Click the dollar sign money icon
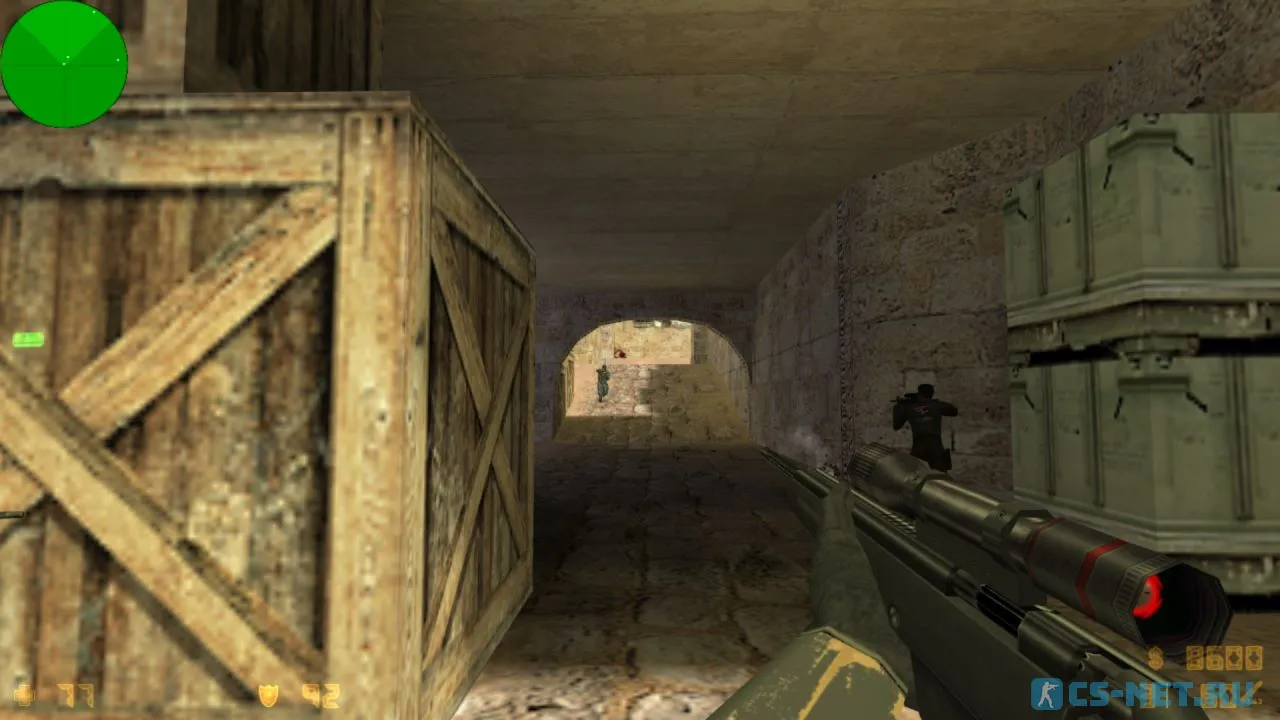1280x720 pixels. [1155, 657]
